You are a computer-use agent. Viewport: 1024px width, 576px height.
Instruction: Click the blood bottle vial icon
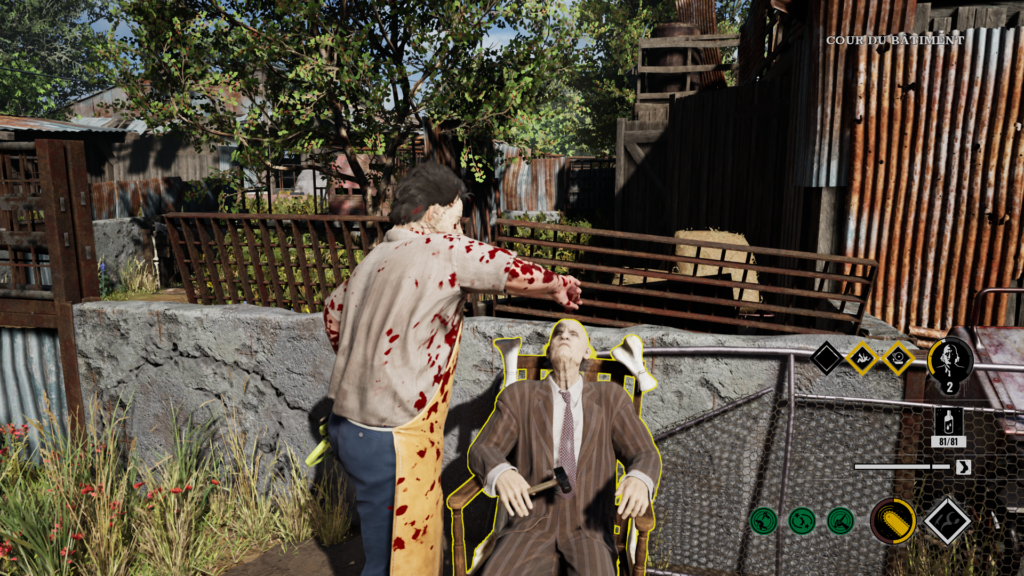(x=948, y=421)
